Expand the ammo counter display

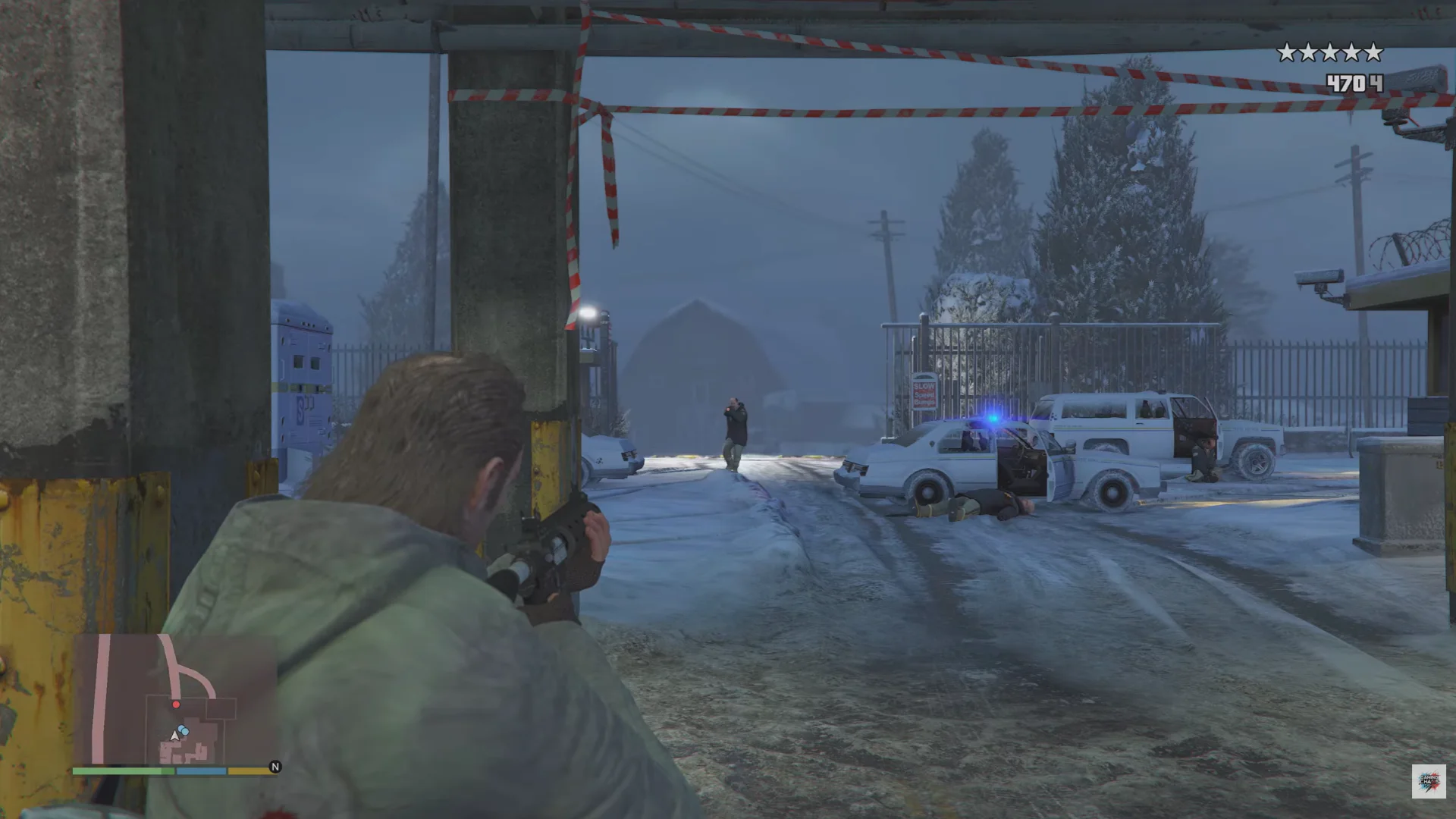[1356, 82]
